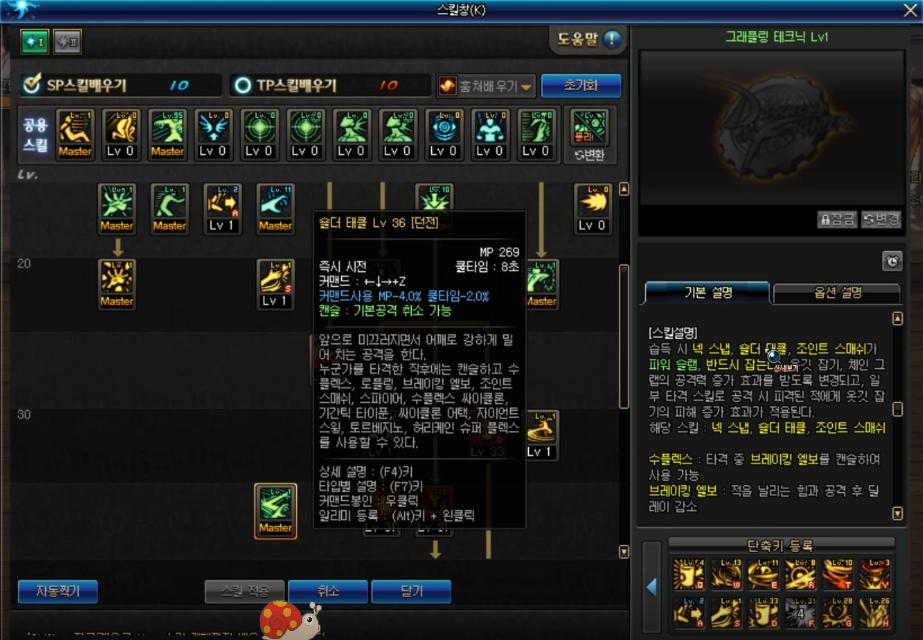Cancel changes with the 취소 button

[327, 591]
